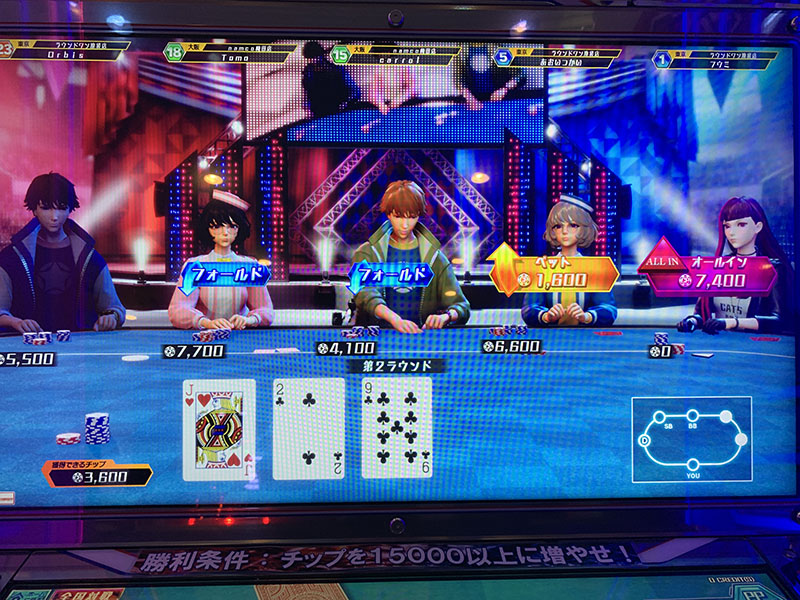Select the 2 of clubs community card
Screen dimensions: 800x600
pos(308,428)
